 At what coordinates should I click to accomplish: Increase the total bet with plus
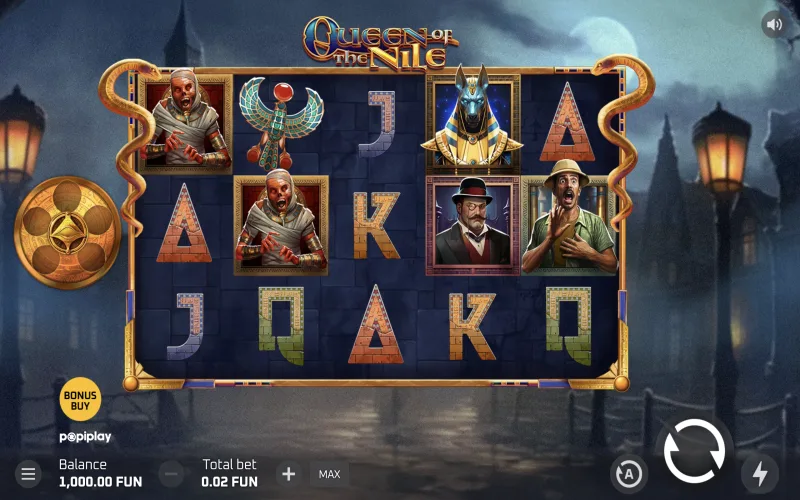click(x=288, y=473)
